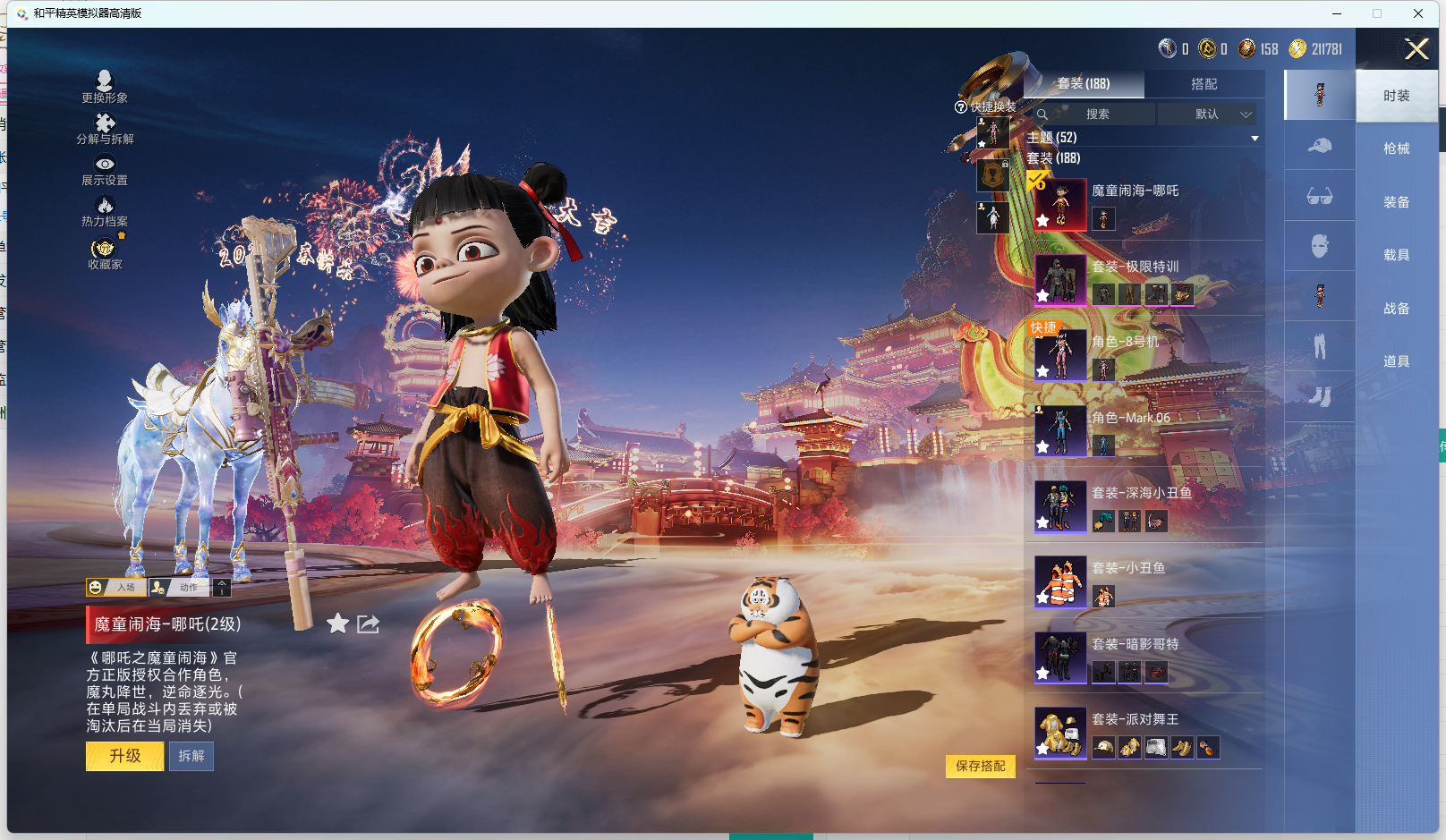Close the wardrobe with the X button

[x=1416, y=49]
